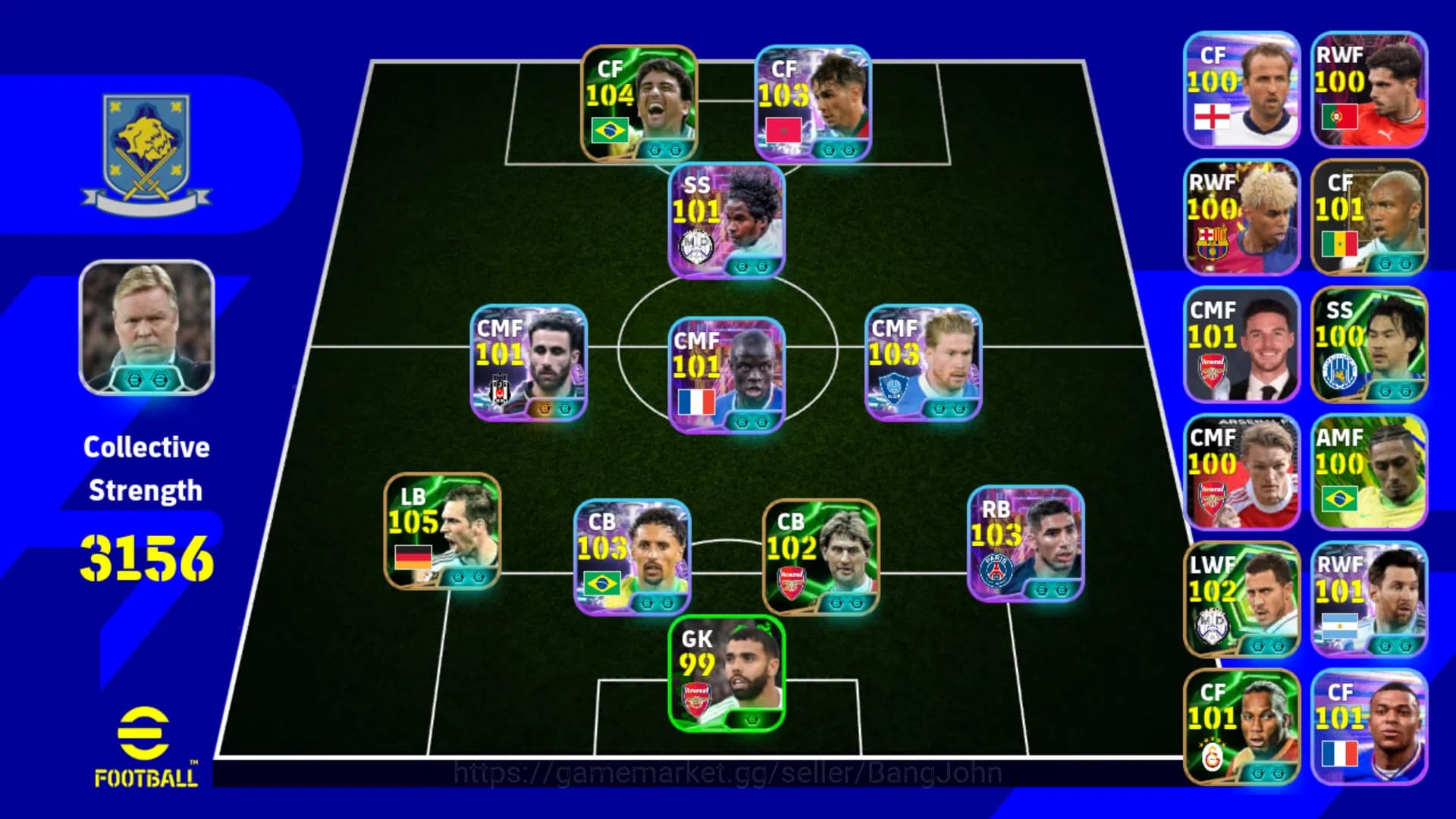Open Kane's CF 100 bench card

[x=1242, y=89]
